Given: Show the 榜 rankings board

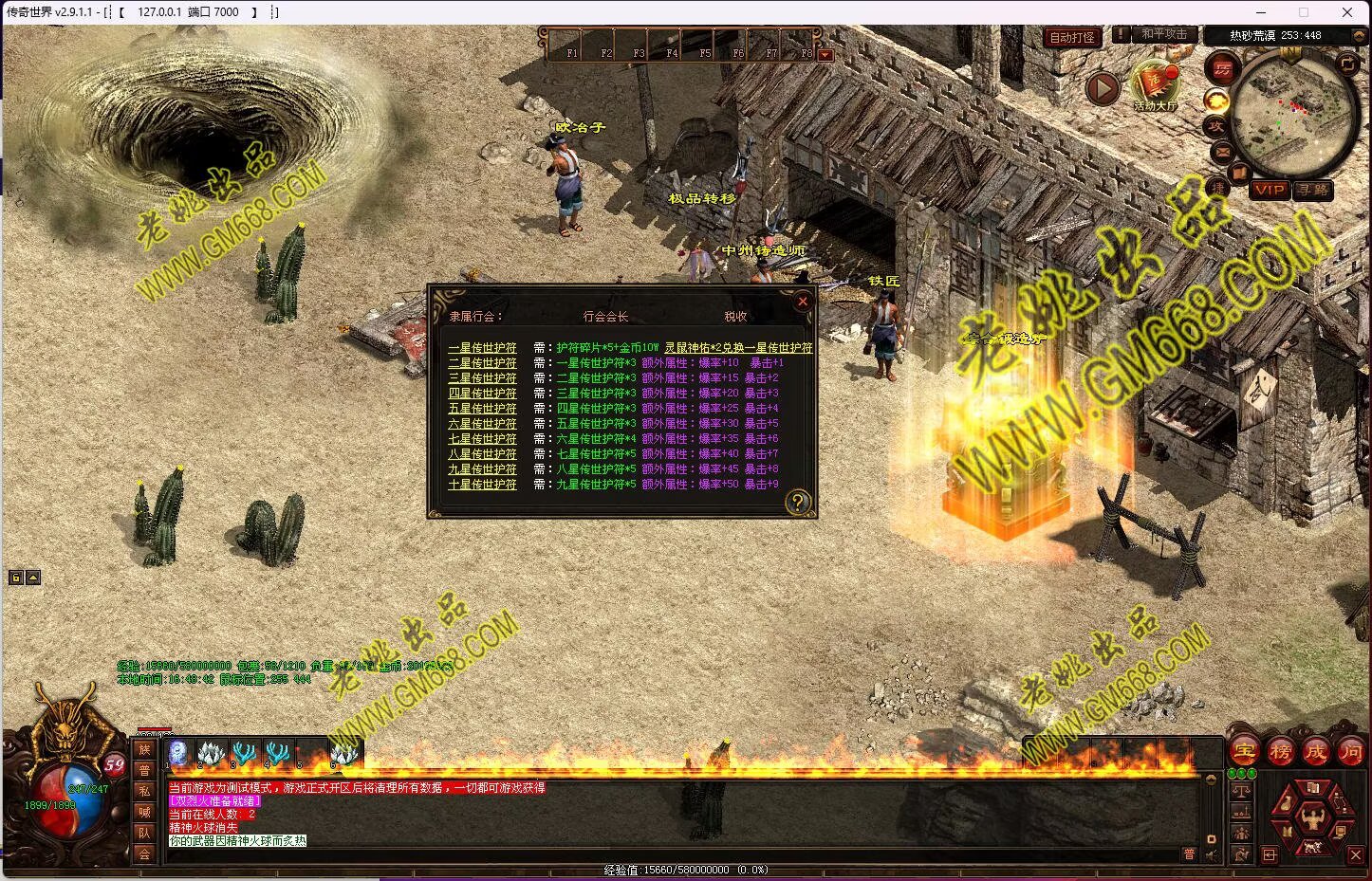Looking at the screenshot, I should coord(1280,751).
